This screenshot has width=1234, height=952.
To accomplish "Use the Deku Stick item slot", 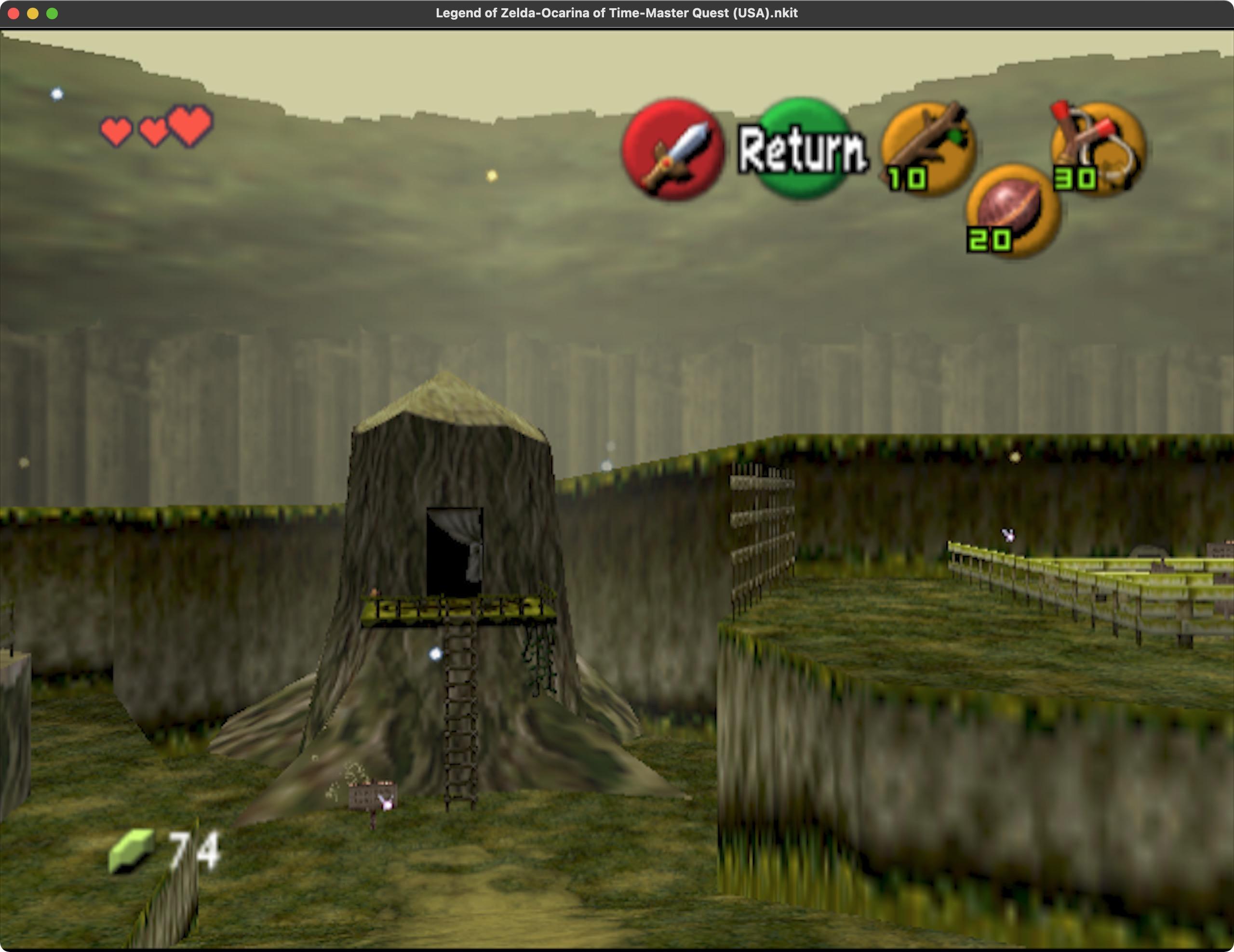I will 928,148.
